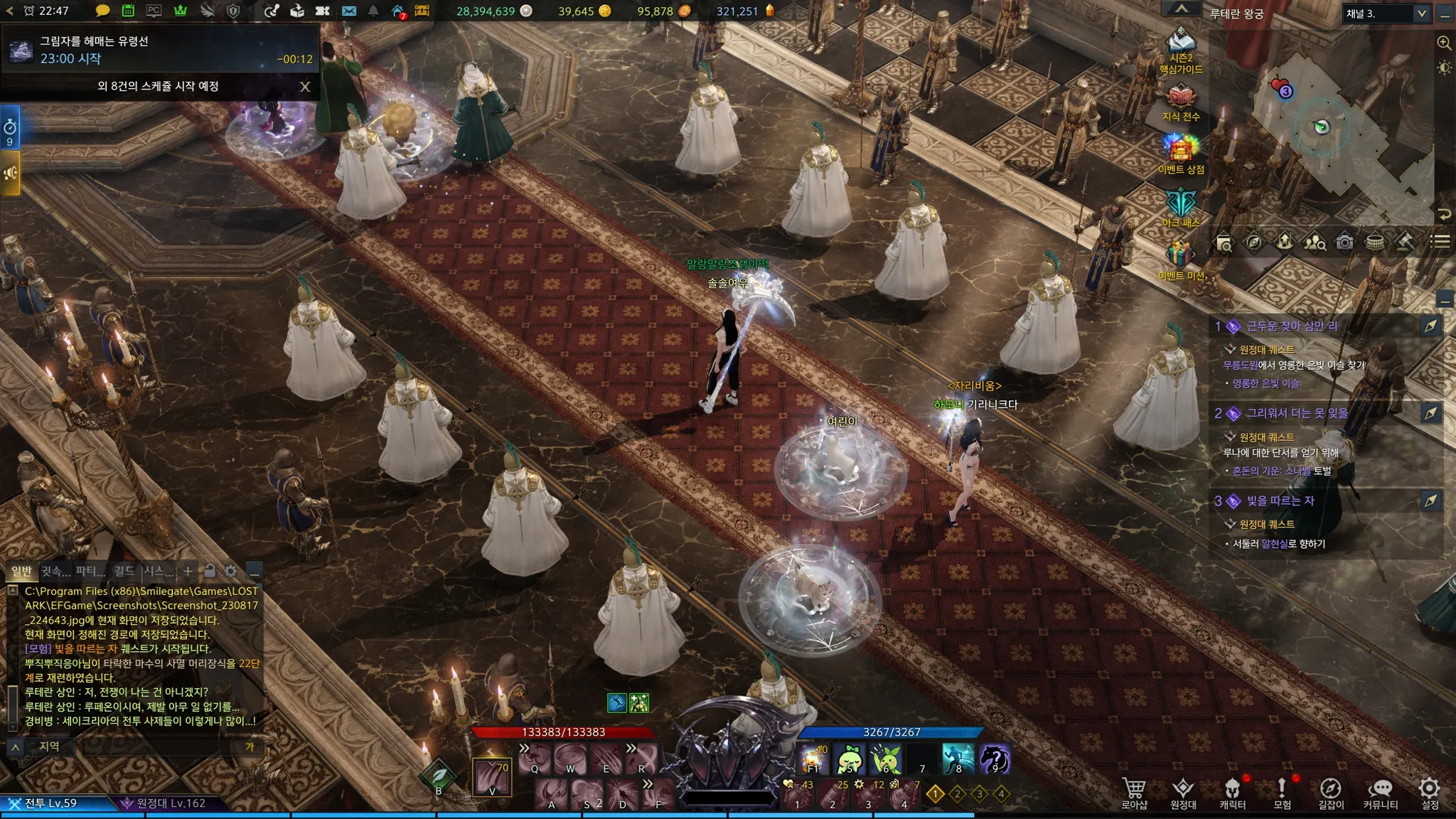Click the chat input field labeled 지역
1456x819 pixels.
[142, 746]
